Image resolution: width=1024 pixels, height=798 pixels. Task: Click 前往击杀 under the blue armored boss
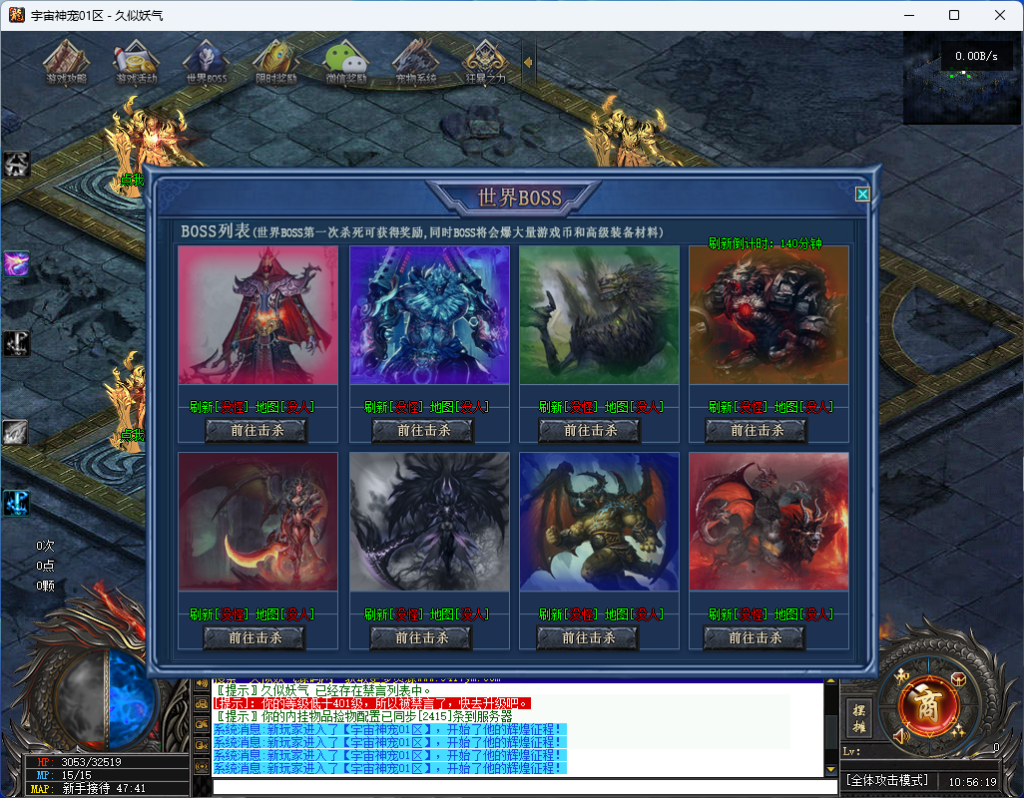pos(423,430)
